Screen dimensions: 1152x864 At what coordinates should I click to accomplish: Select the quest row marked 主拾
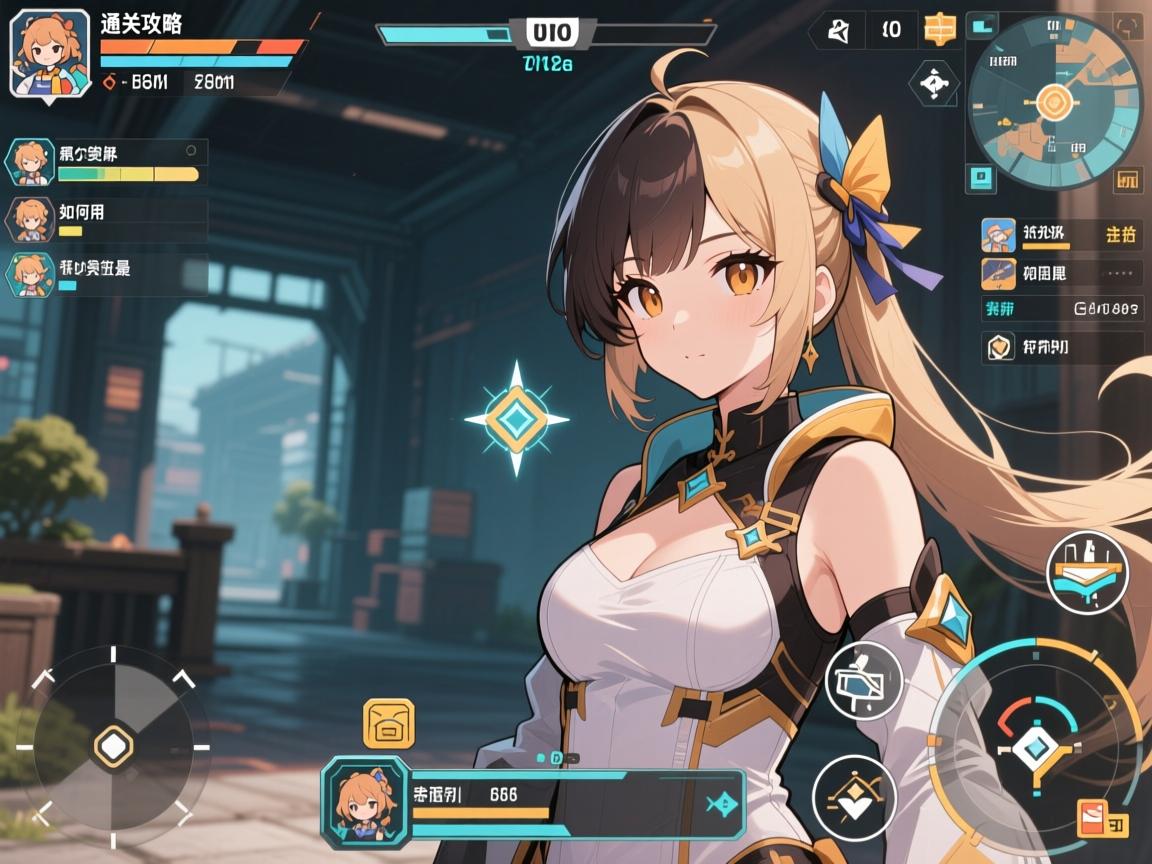coord(1060,236)
